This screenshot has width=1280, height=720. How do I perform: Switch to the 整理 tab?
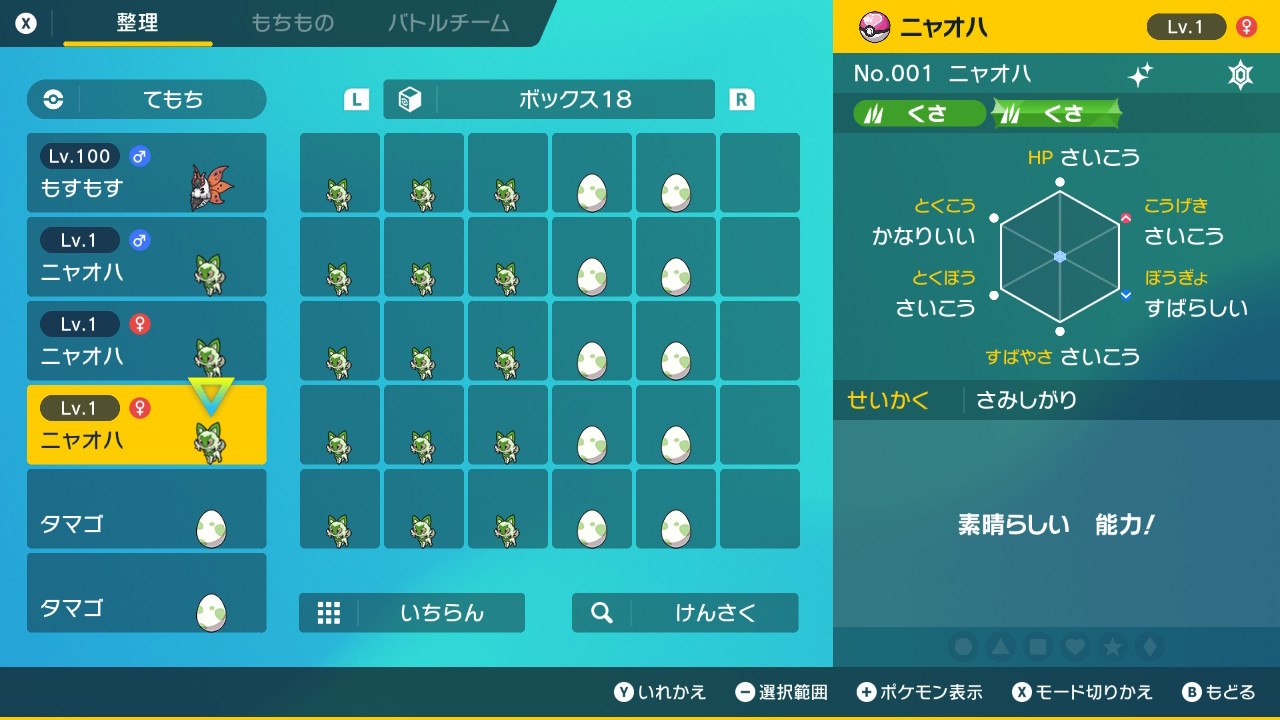(x=137, y=23)
